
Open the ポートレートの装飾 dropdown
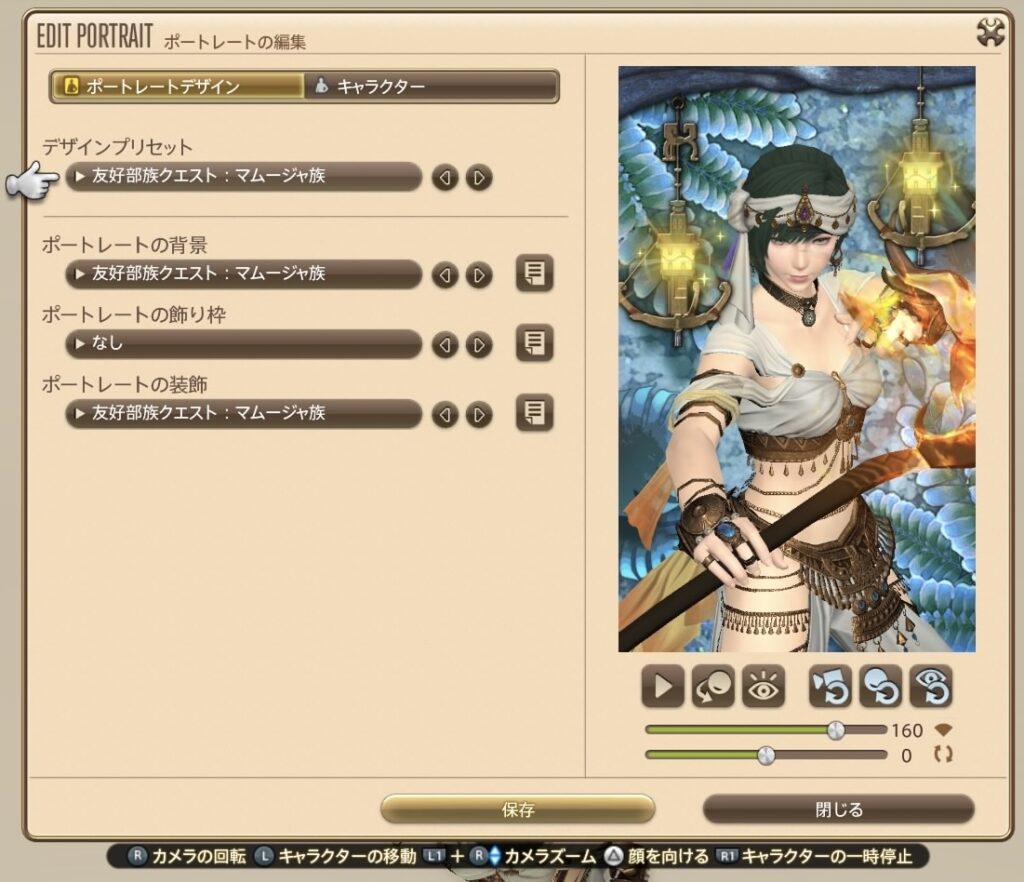tap(243, 413)
